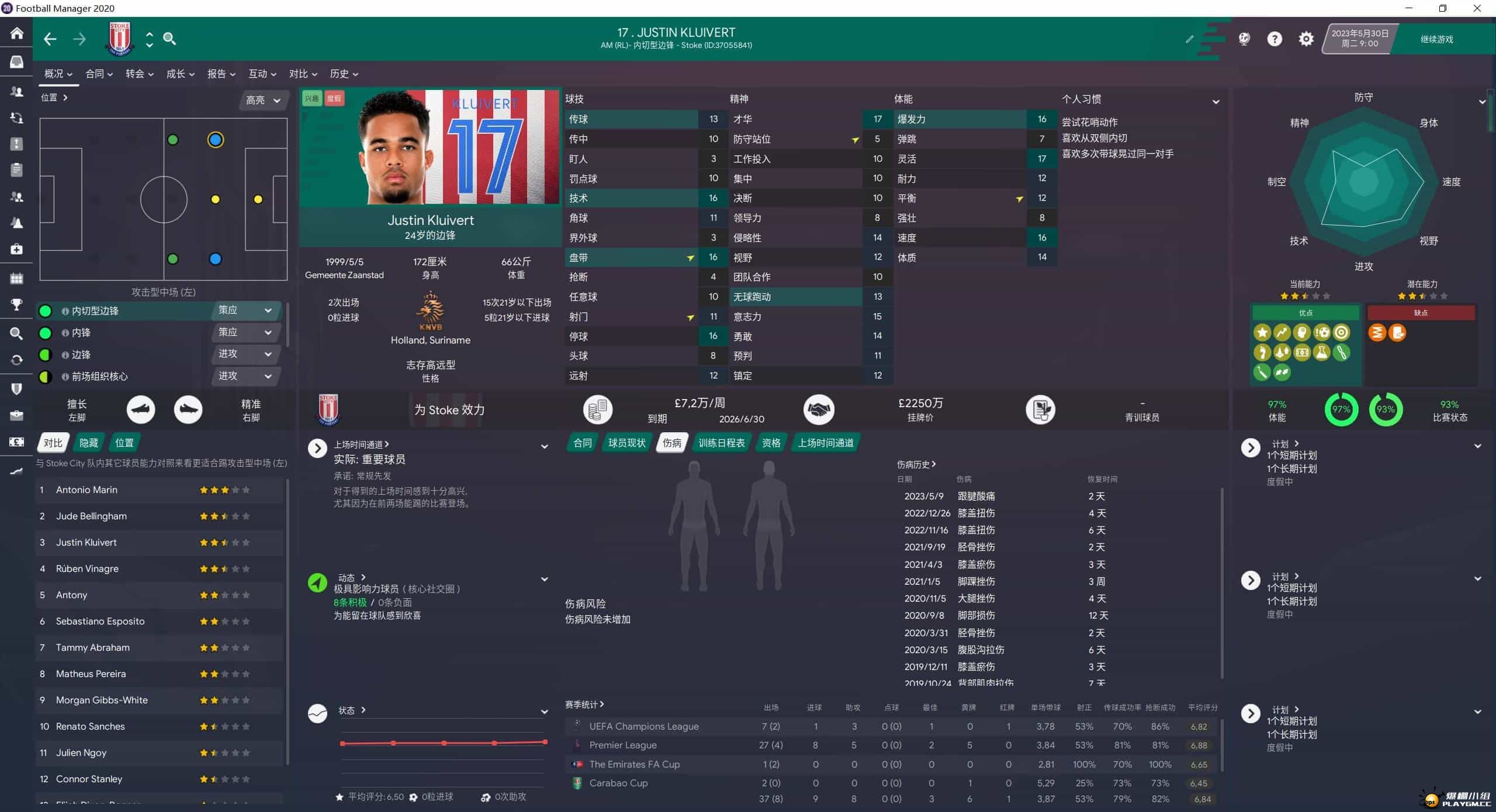Open the help question mark icon
1496x812 pixels.
pyautogui.click(x=1274, y=39)
